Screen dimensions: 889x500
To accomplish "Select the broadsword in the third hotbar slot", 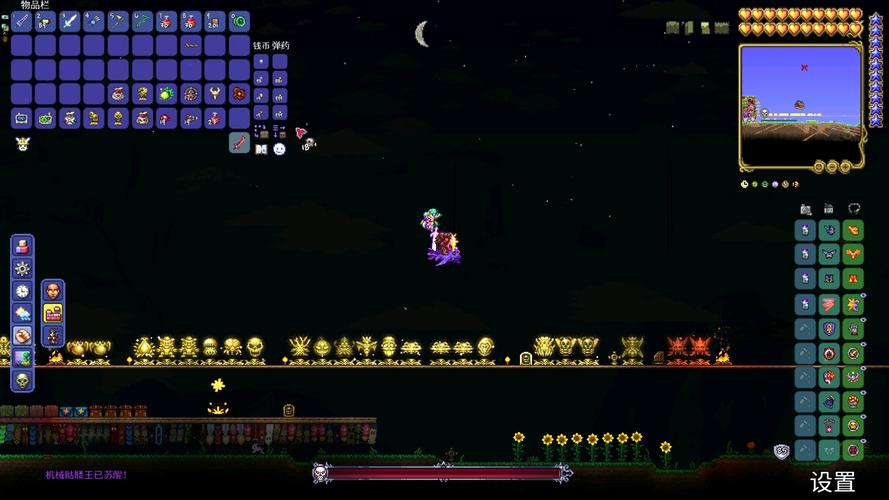I will [69, 20].
